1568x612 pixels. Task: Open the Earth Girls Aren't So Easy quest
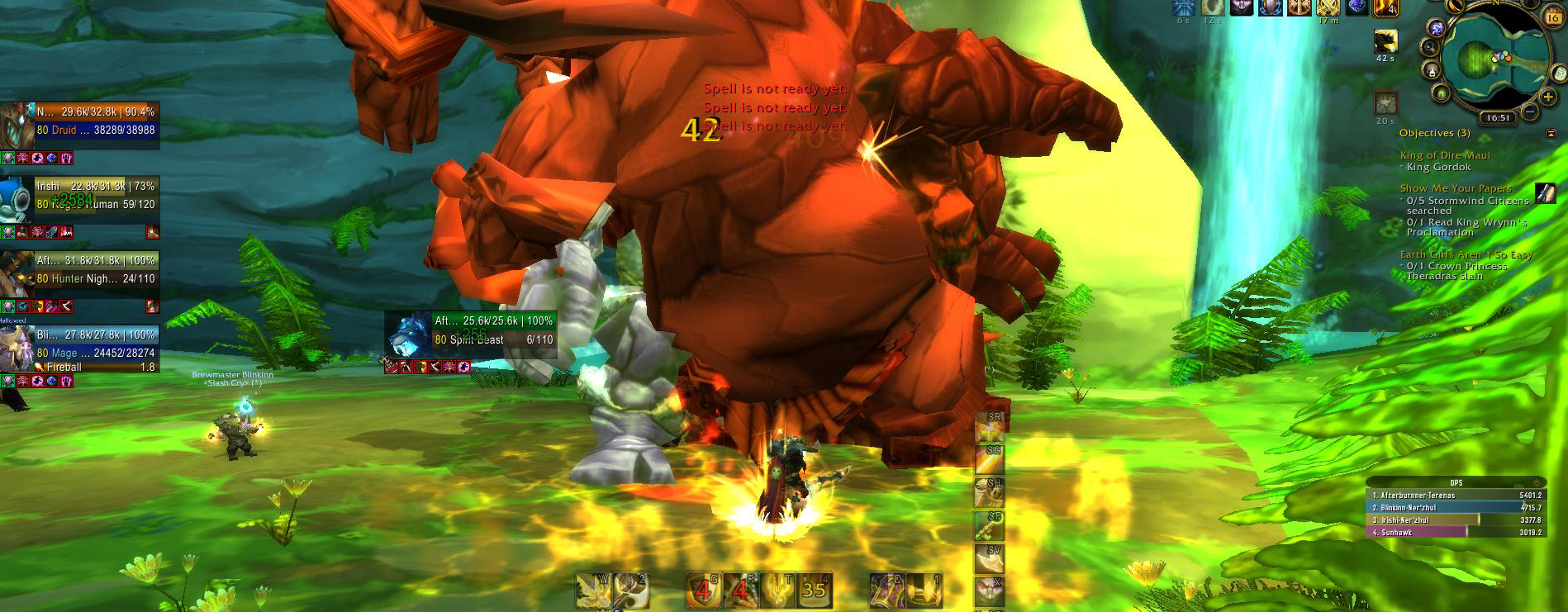[x=1466, y=255]
